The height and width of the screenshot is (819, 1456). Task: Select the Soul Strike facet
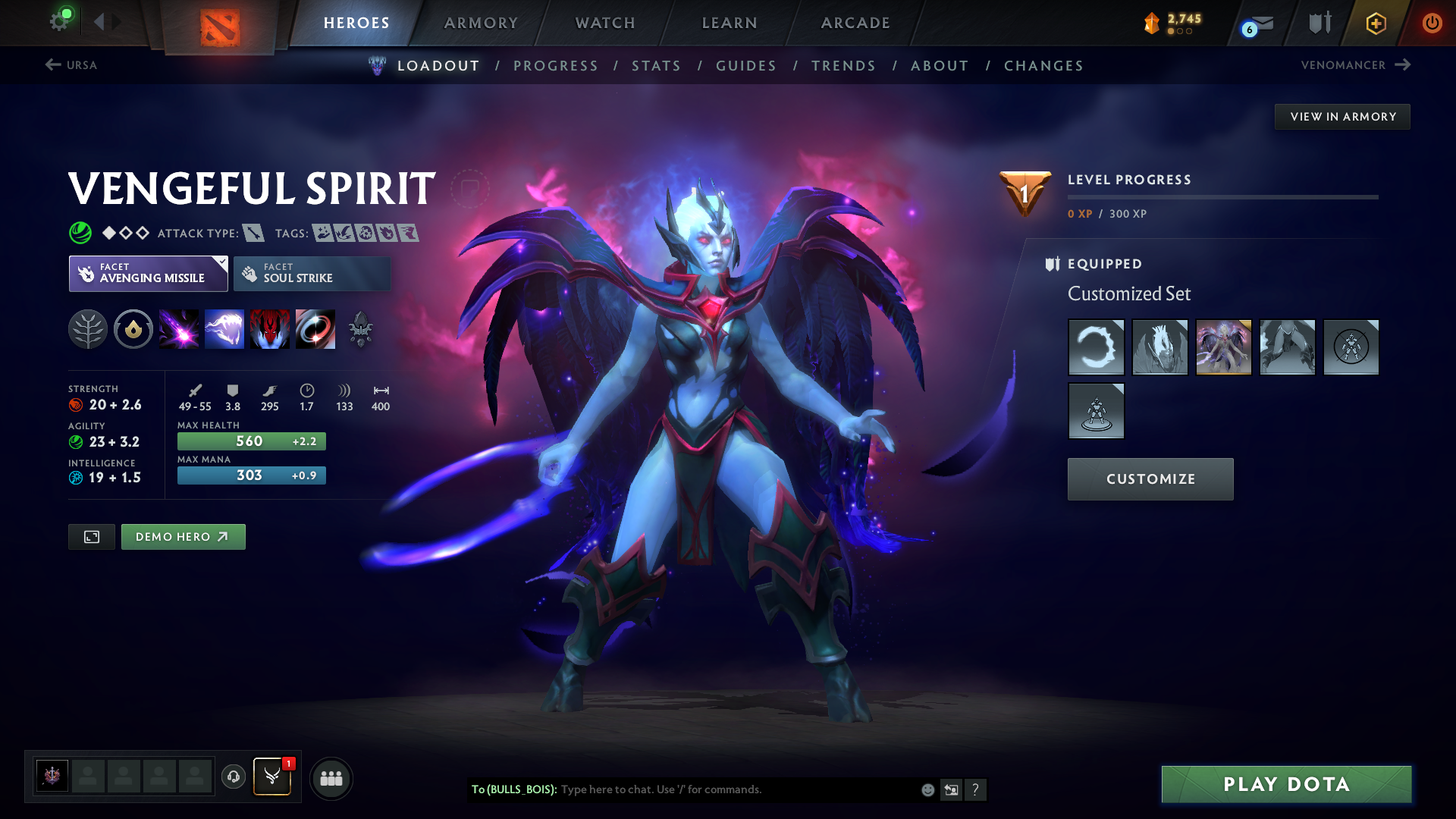(312, 274)
